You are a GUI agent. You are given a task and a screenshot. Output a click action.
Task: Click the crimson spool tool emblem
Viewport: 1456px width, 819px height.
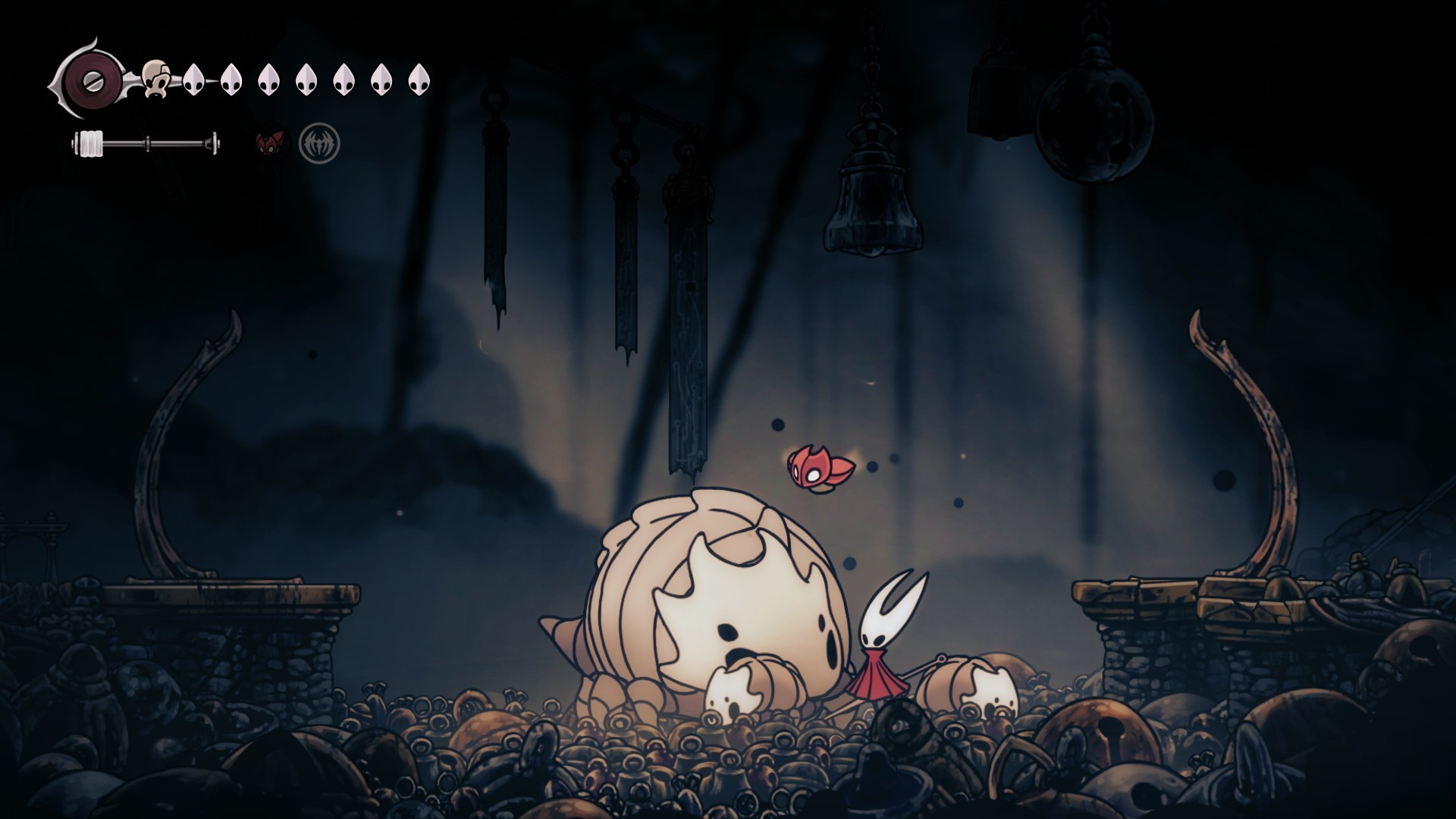click(91, 78)
